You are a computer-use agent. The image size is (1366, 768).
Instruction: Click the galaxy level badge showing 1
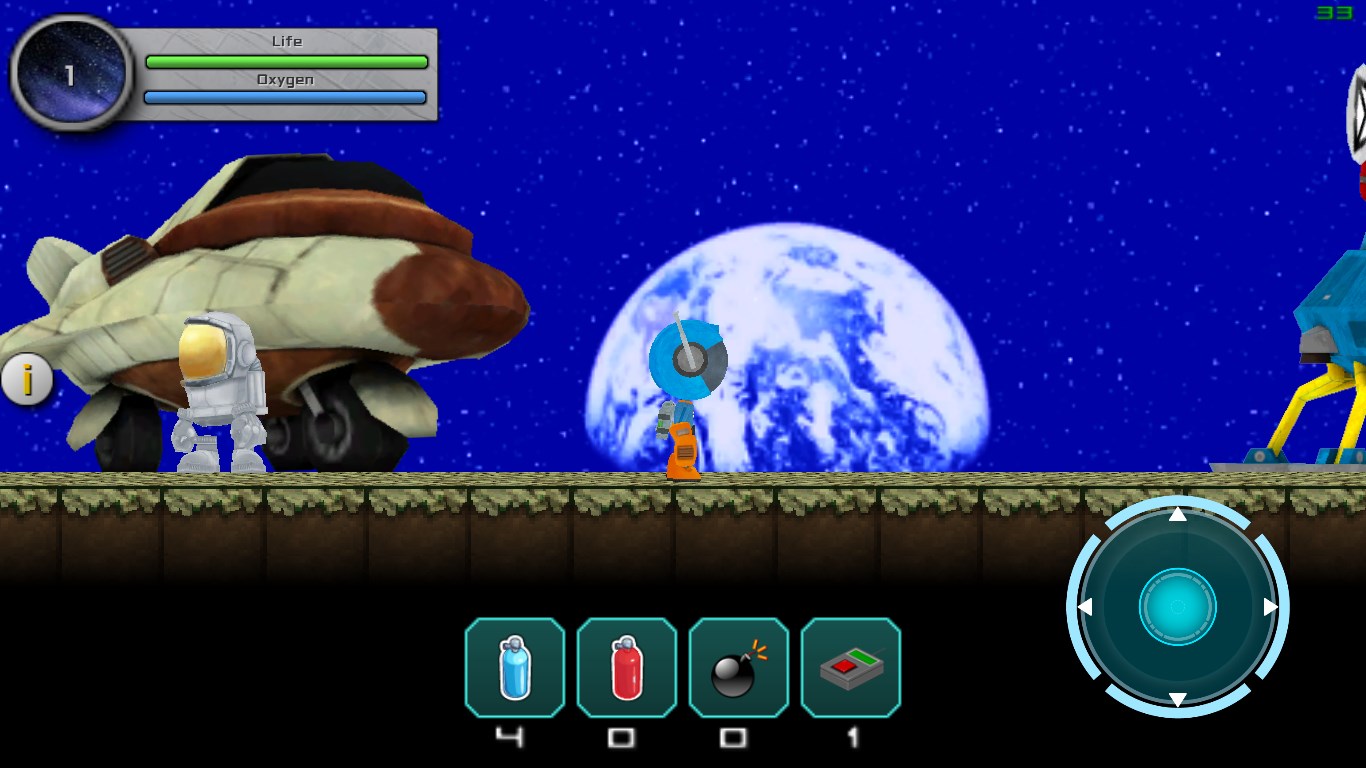[70, 74]
